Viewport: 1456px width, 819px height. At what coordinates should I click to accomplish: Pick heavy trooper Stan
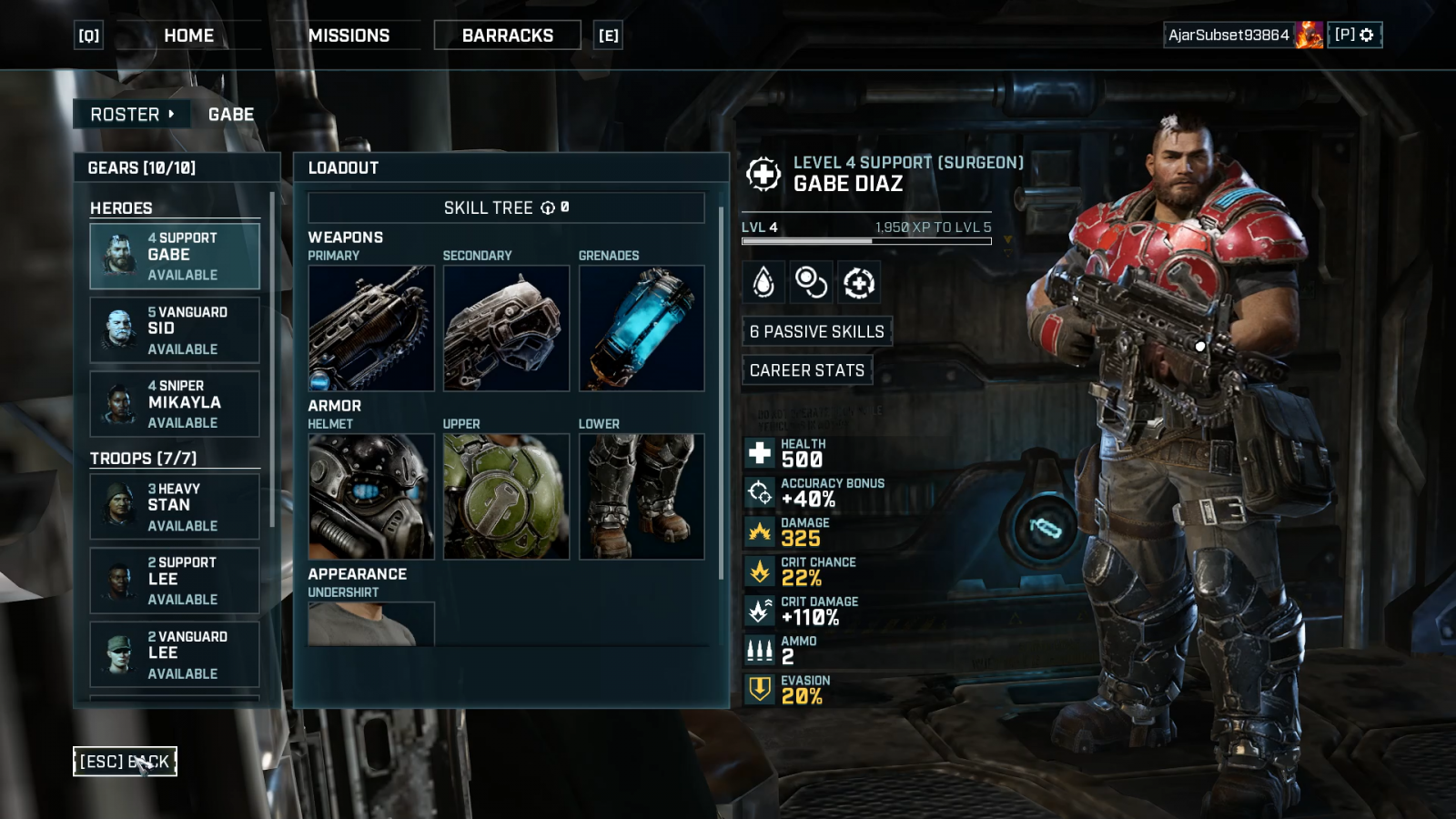175,506
